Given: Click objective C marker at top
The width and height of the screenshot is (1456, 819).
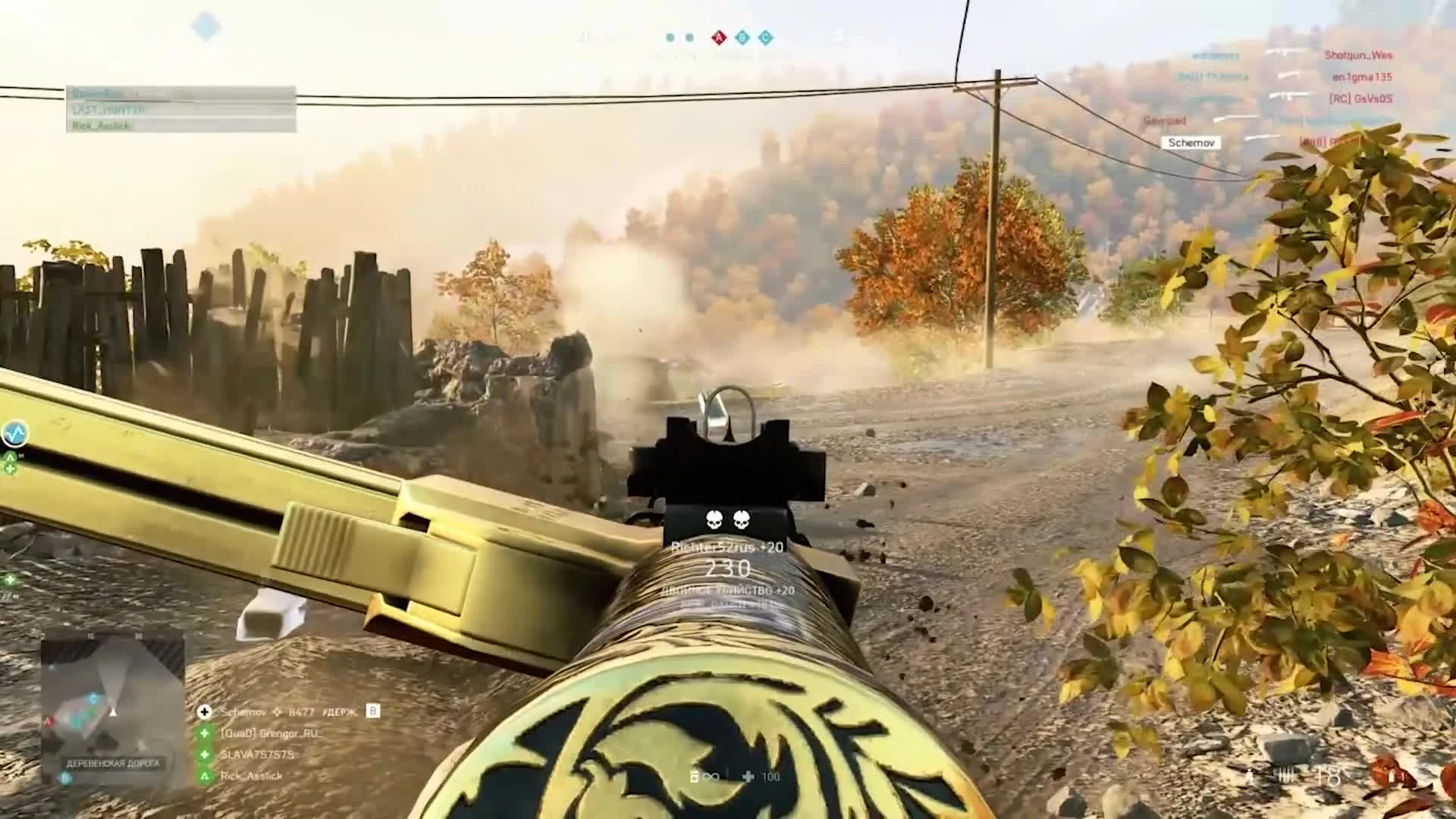Looking at the screenshot, I should [x=765, y=36].
